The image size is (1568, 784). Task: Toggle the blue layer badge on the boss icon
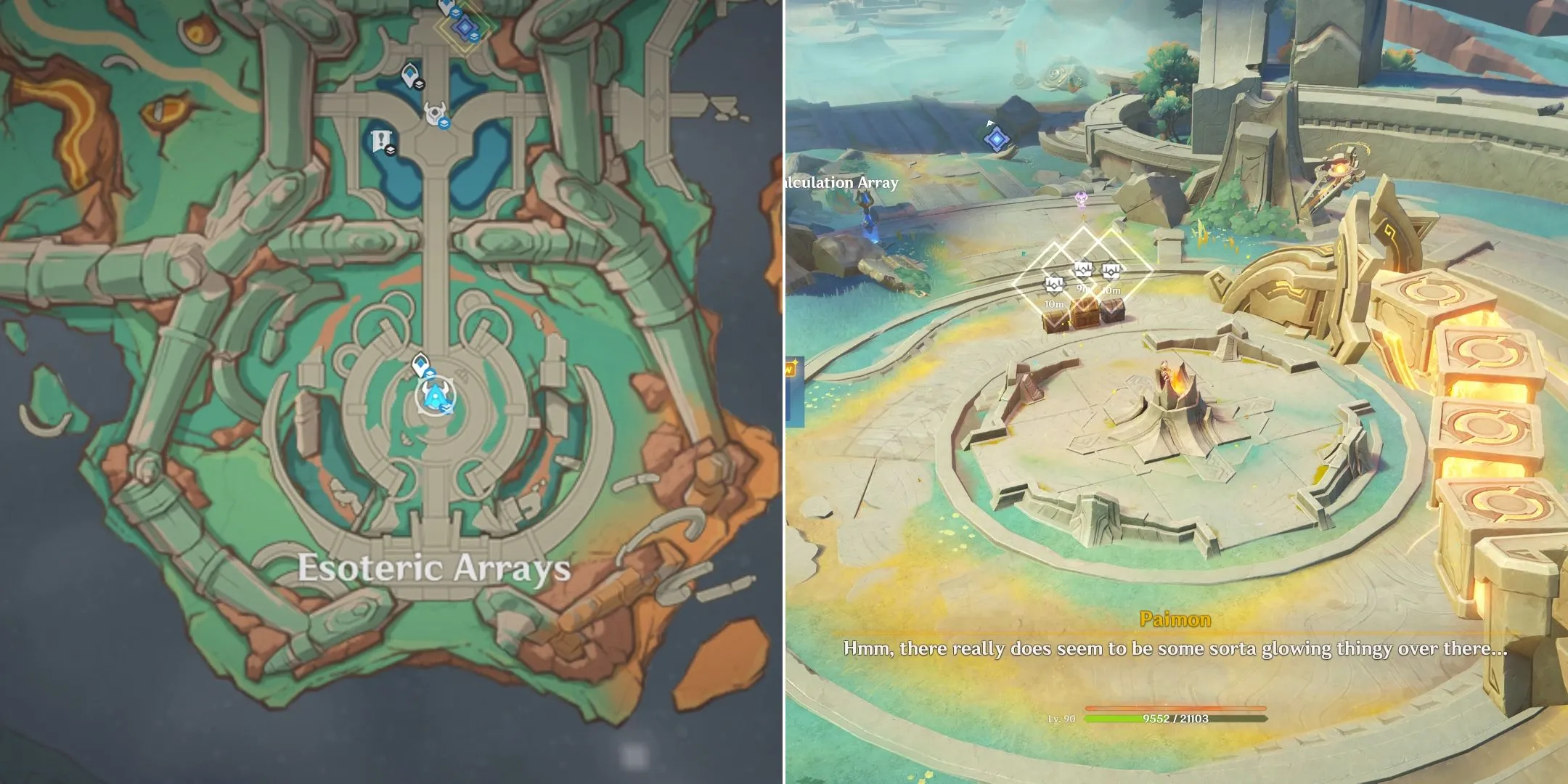coord(445,124)
